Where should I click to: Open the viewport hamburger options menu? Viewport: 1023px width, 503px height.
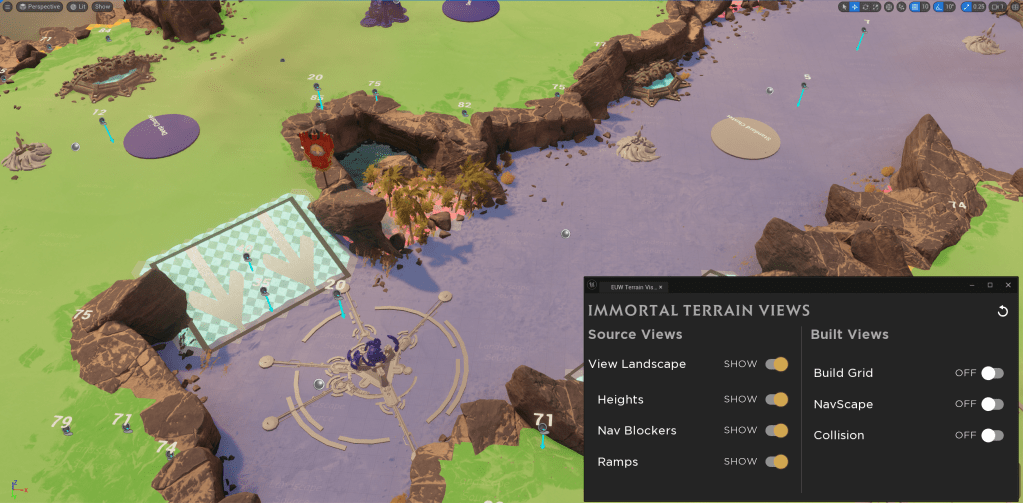point(6,6)
